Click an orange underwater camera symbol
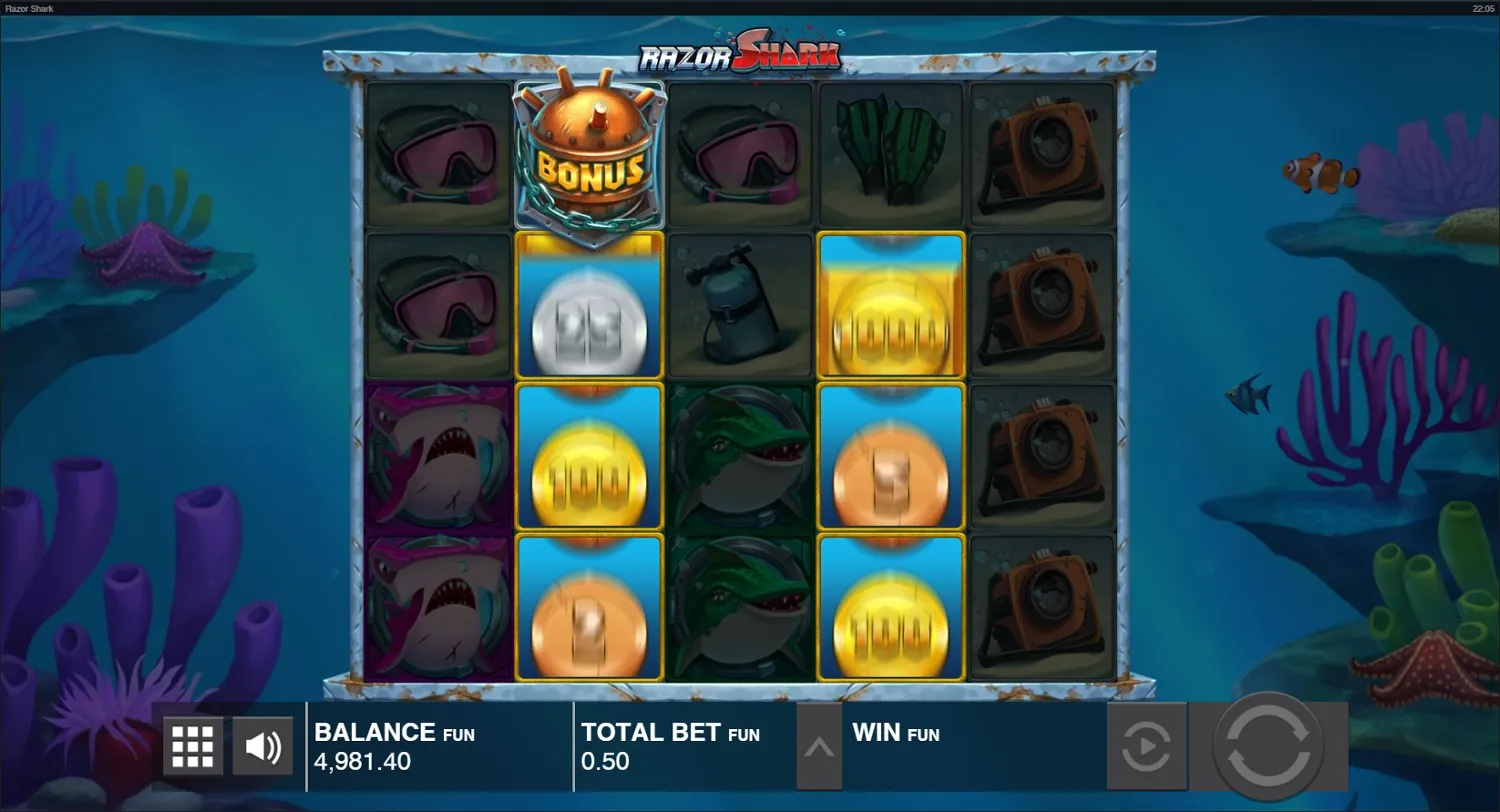 (1042, 155)
